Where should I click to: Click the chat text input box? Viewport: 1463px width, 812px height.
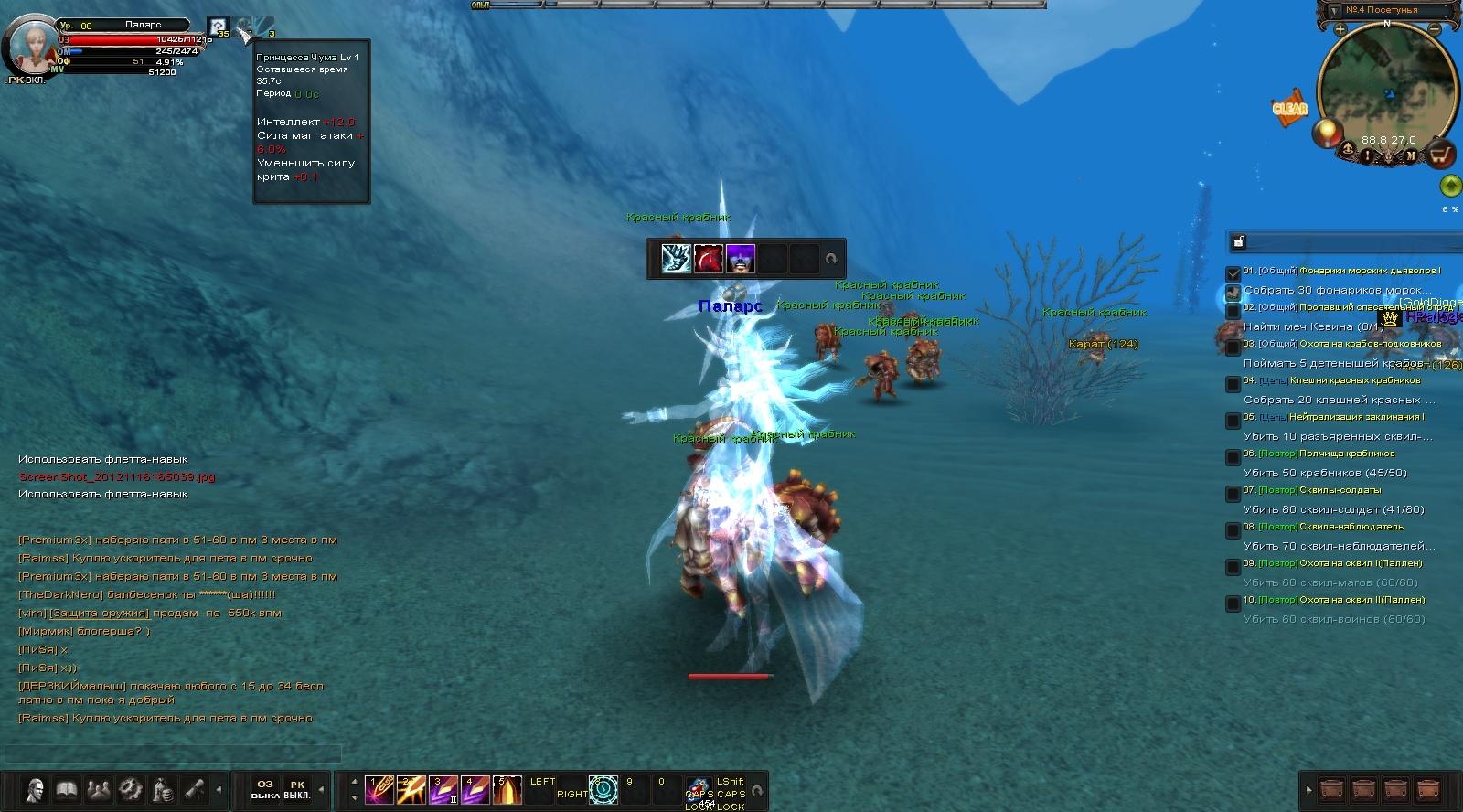(x=174, y=754)
